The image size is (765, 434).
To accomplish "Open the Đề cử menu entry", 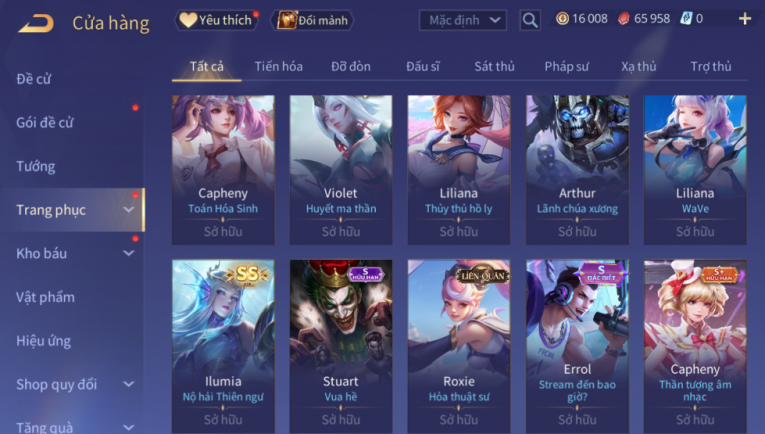I will coord(34,79).
